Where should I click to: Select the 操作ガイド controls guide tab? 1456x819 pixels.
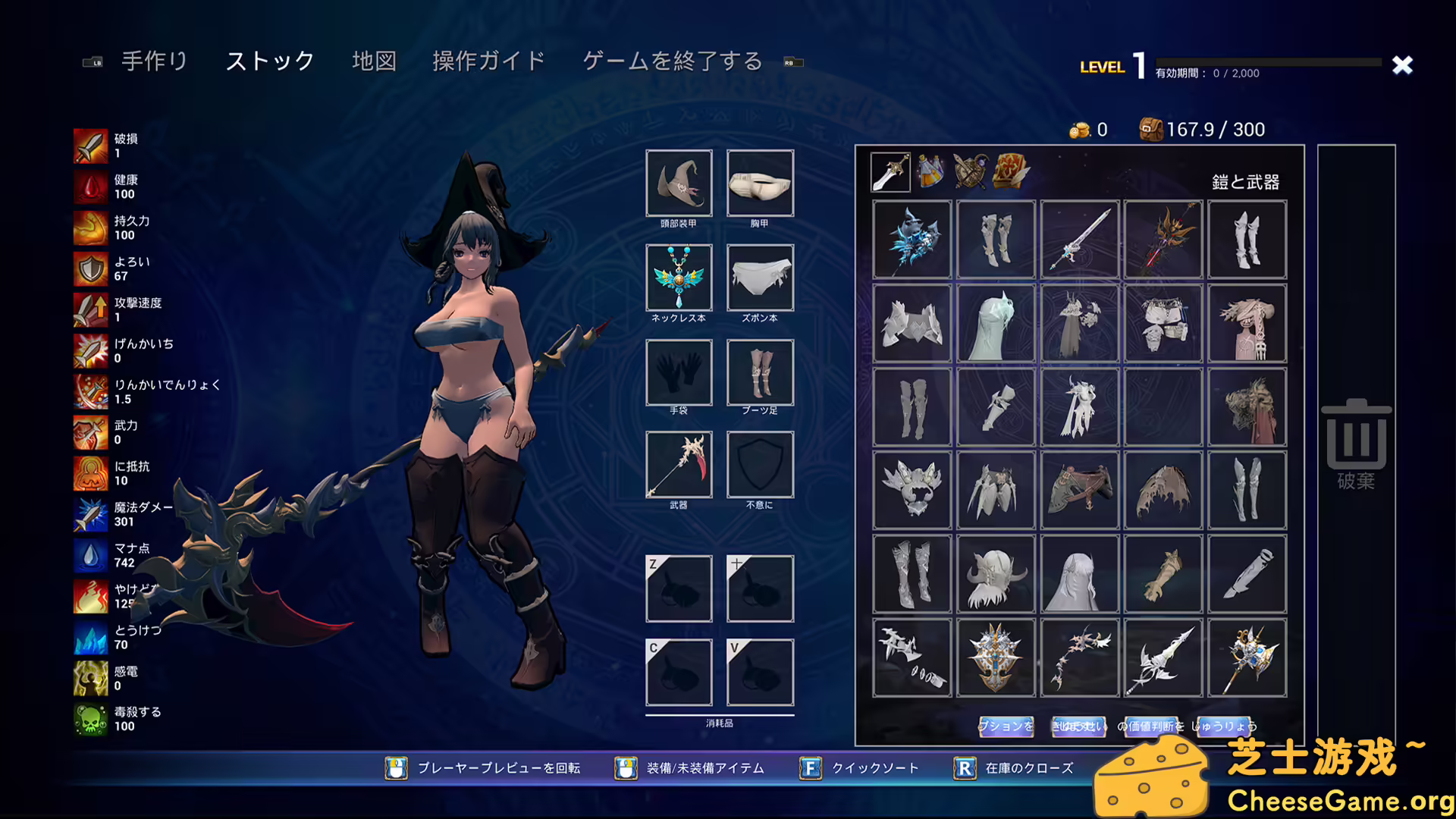(x=488, y=61)
